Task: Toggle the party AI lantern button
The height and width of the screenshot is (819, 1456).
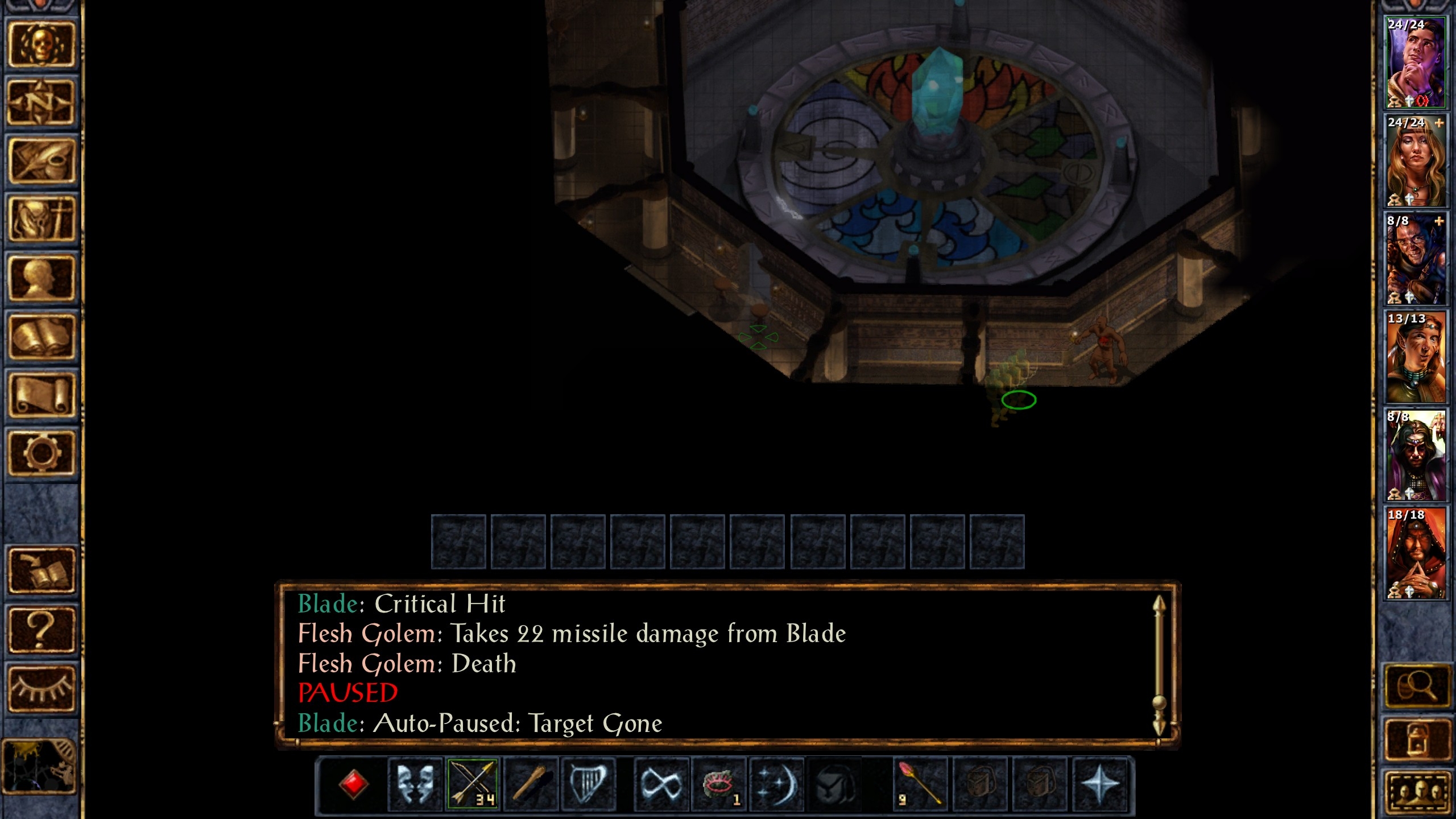Action: [x=1415, y=739]
